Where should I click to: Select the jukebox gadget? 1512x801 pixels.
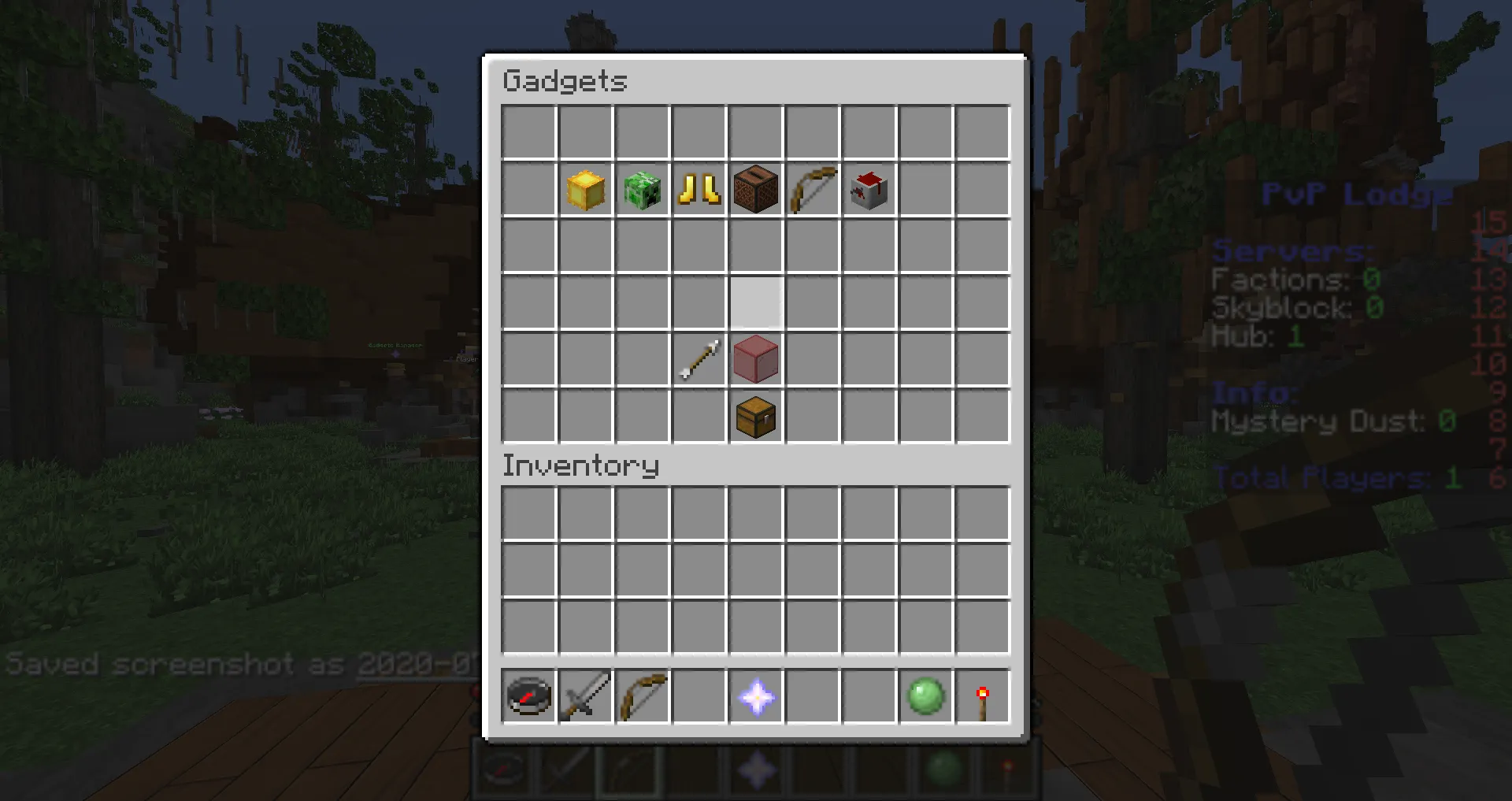point(755,190)
